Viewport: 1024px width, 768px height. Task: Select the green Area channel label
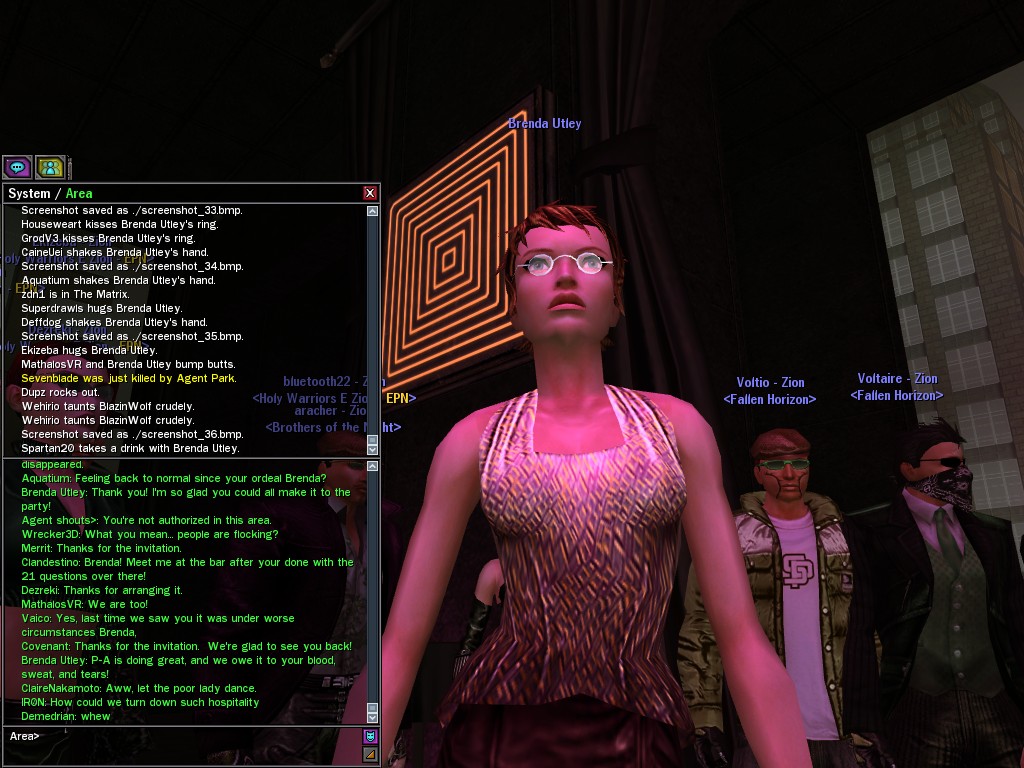[79, 193]
